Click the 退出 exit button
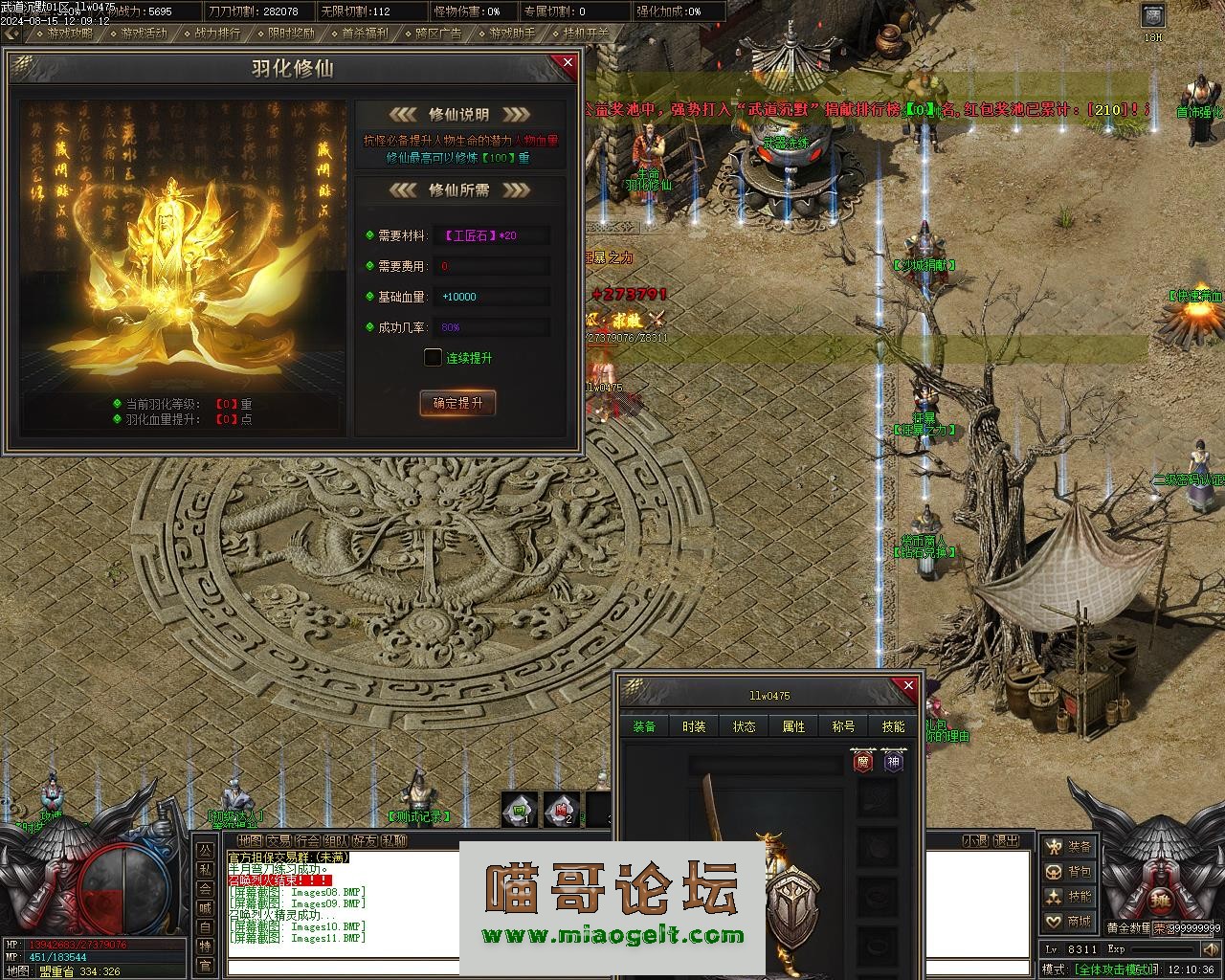This screenshot has height=980, width=1225. (1006, 840)
